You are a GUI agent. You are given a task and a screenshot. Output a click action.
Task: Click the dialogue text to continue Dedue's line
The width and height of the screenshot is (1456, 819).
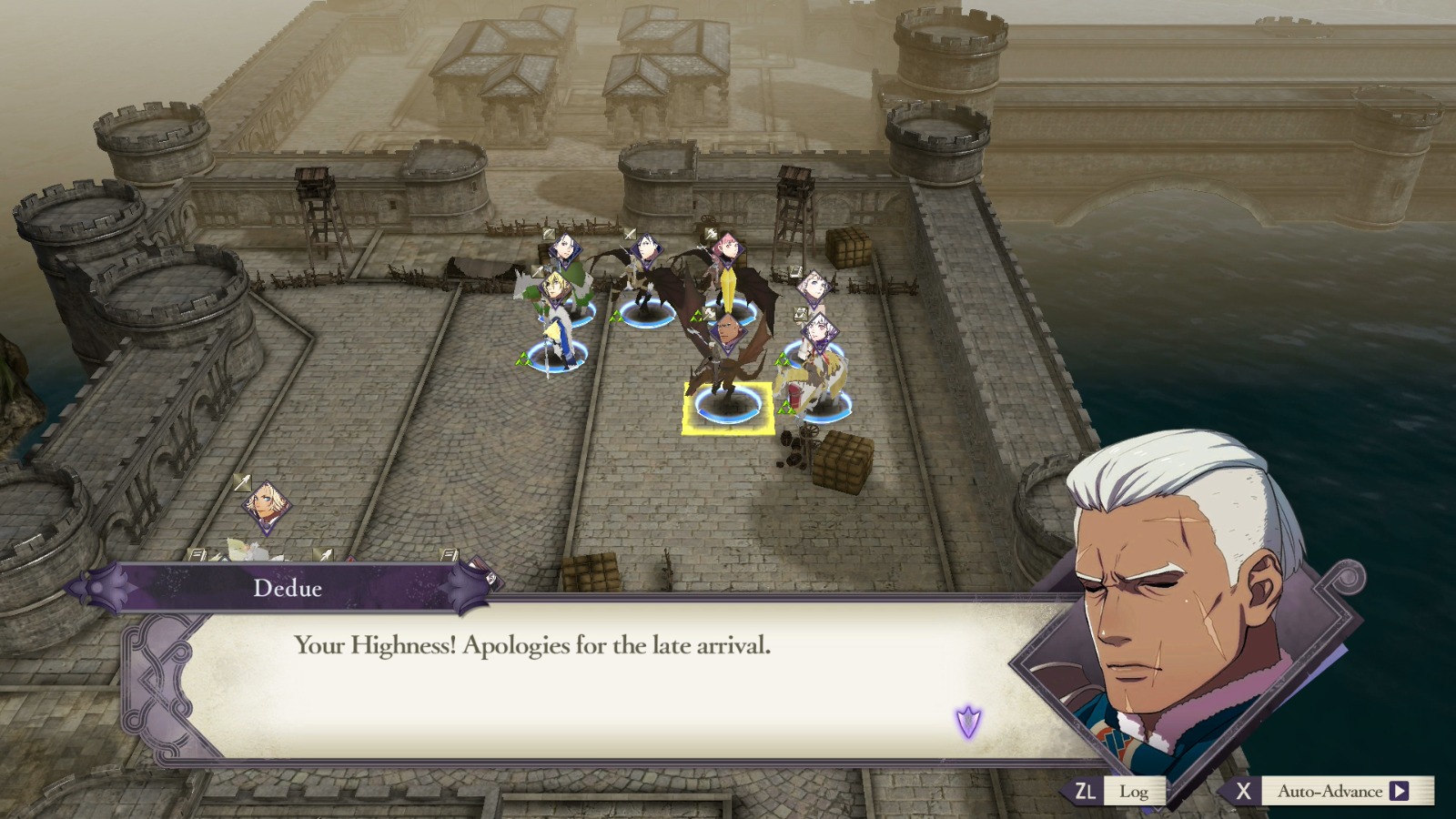tap(532, 646)
